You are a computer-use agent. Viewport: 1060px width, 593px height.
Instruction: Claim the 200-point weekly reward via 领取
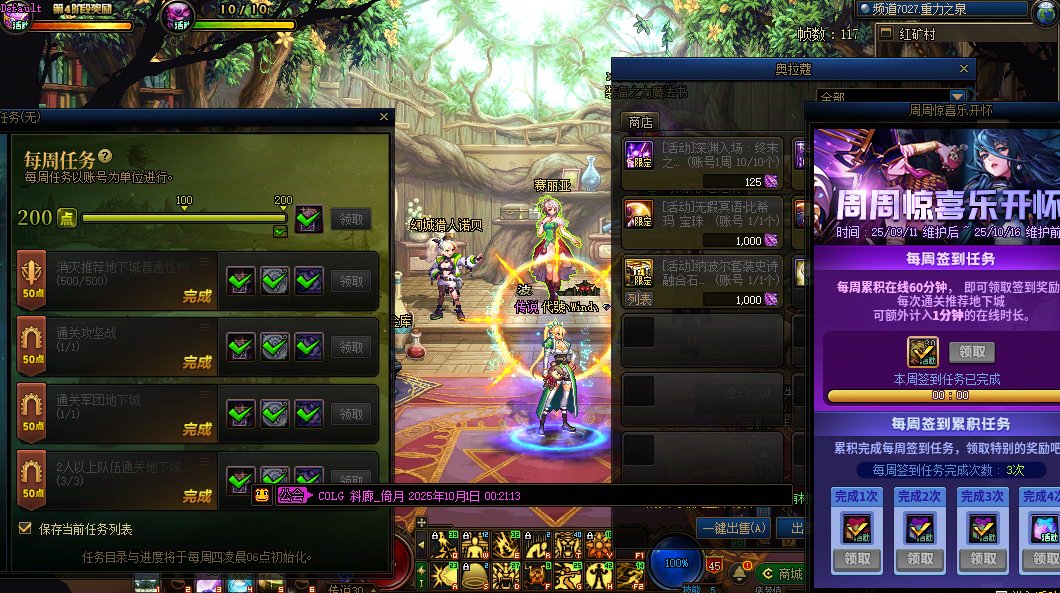coord(351,219)
